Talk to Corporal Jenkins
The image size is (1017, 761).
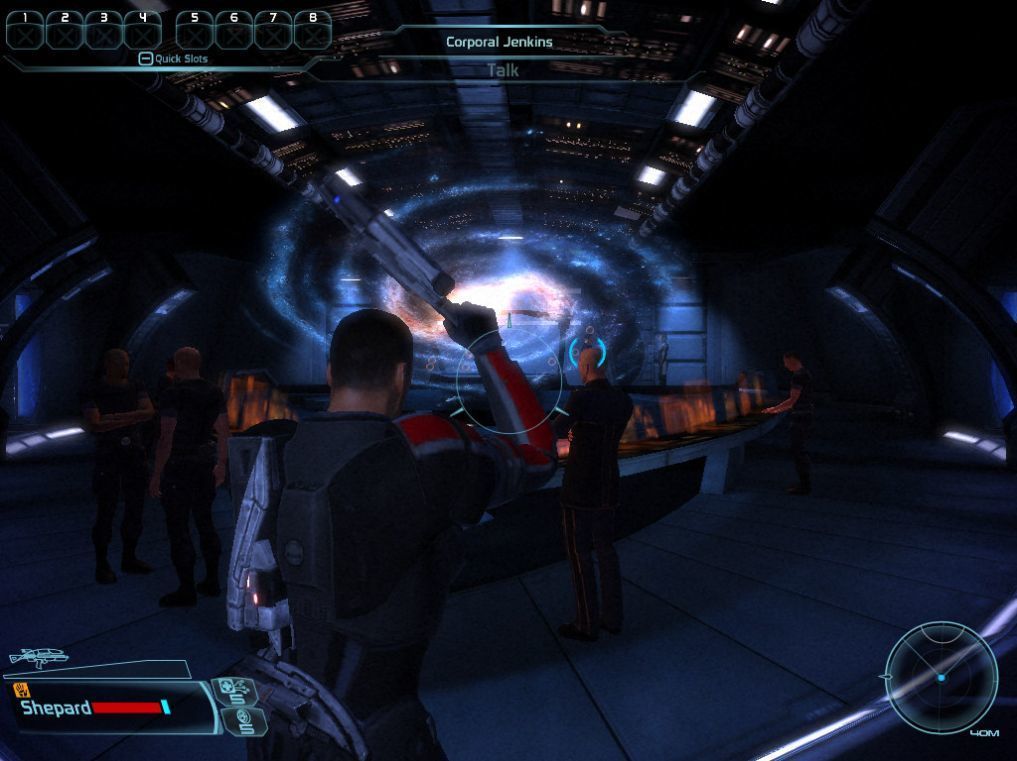tap(502, 70)
